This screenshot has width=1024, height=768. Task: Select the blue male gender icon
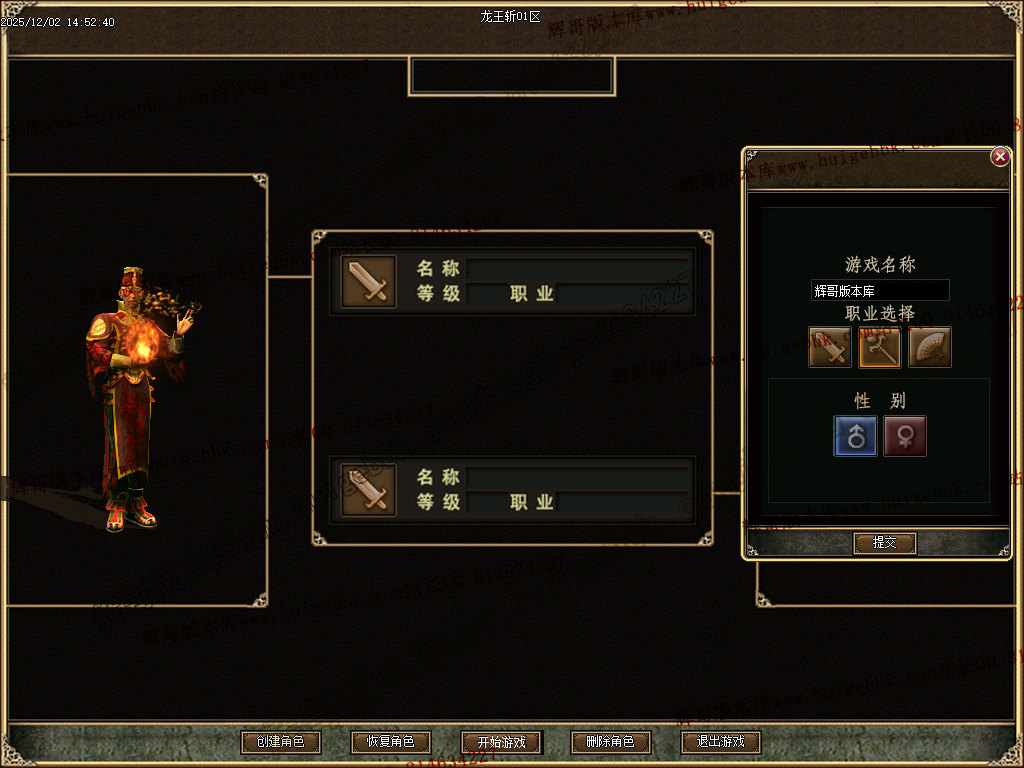point(856,436)
